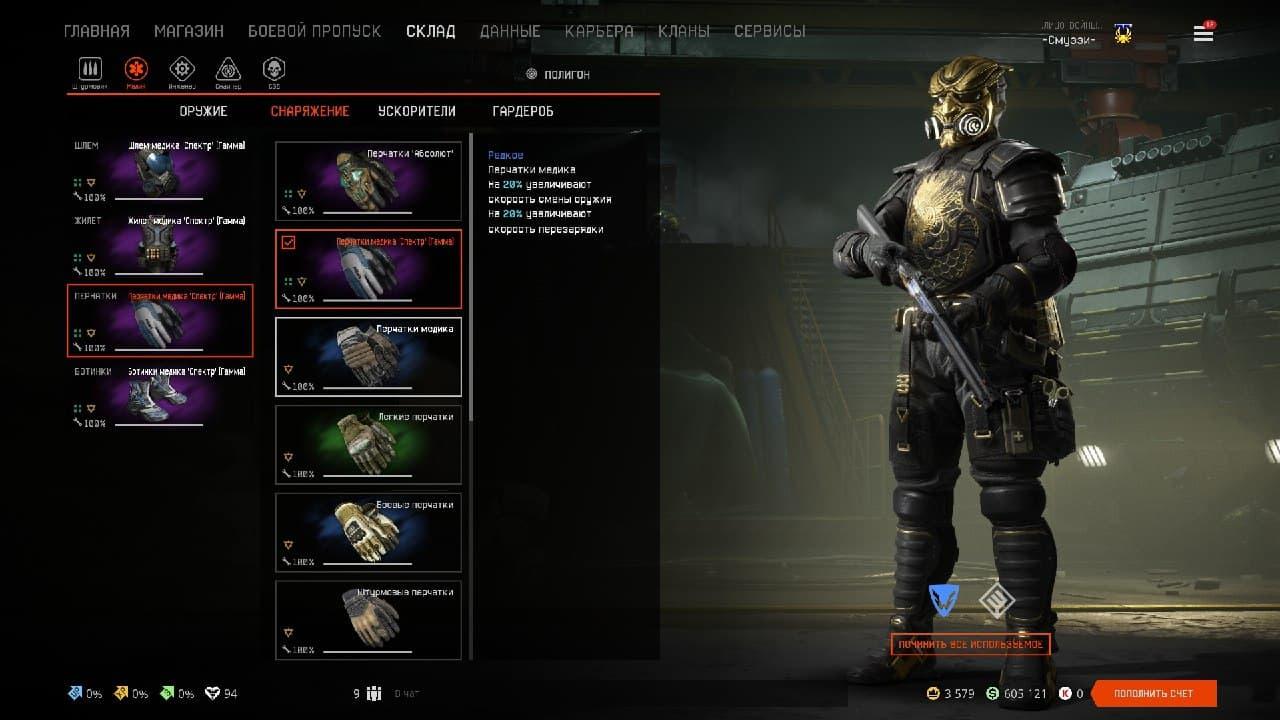Image resolution: width=1280 pixels, height=720 pixels.
Task: Open the Карьера career page
Action: point(599,31)
